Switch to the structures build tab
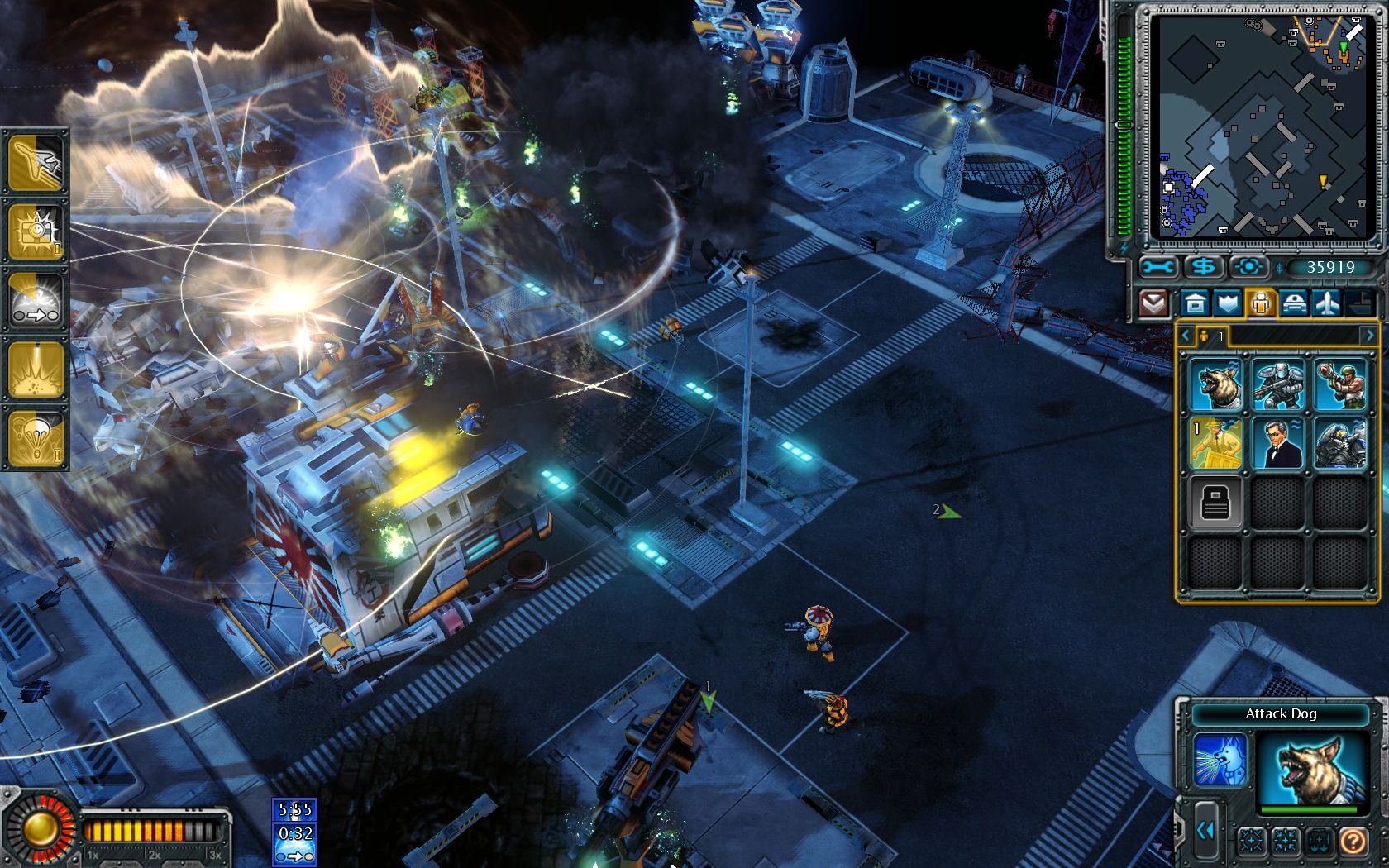The image size is (1389, 868). click(x=1196, y=303)
